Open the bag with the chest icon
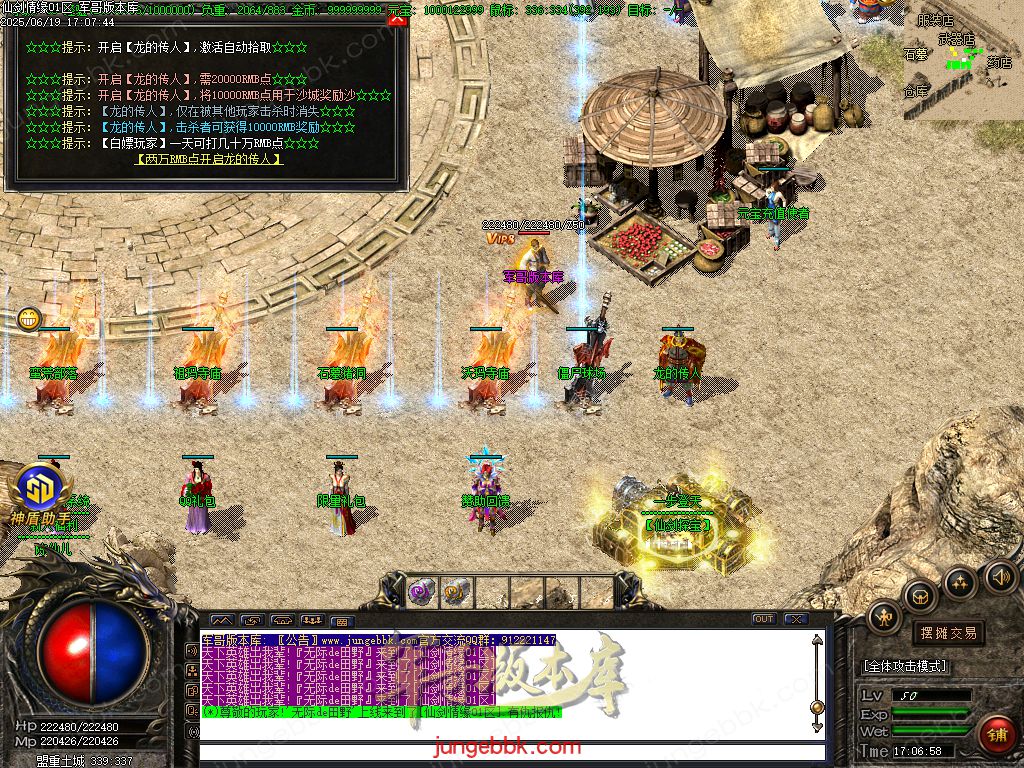 coord(919,596)
